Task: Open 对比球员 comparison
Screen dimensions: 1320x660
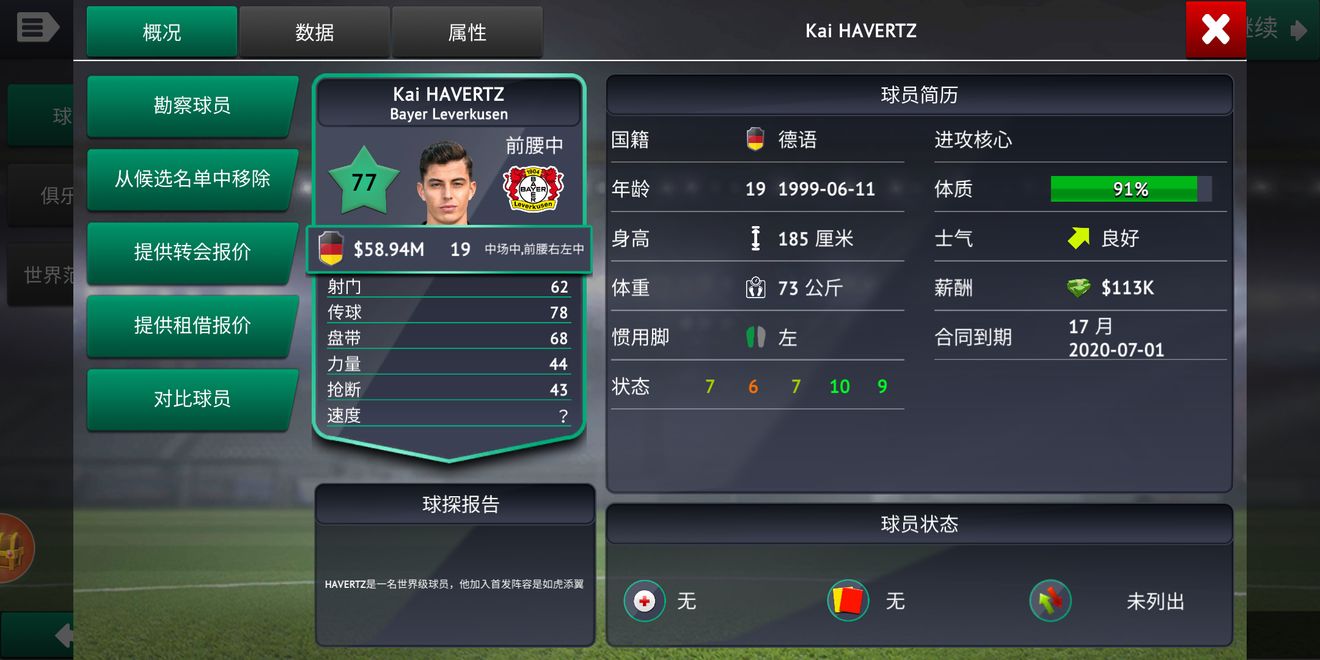Action: 192,398
